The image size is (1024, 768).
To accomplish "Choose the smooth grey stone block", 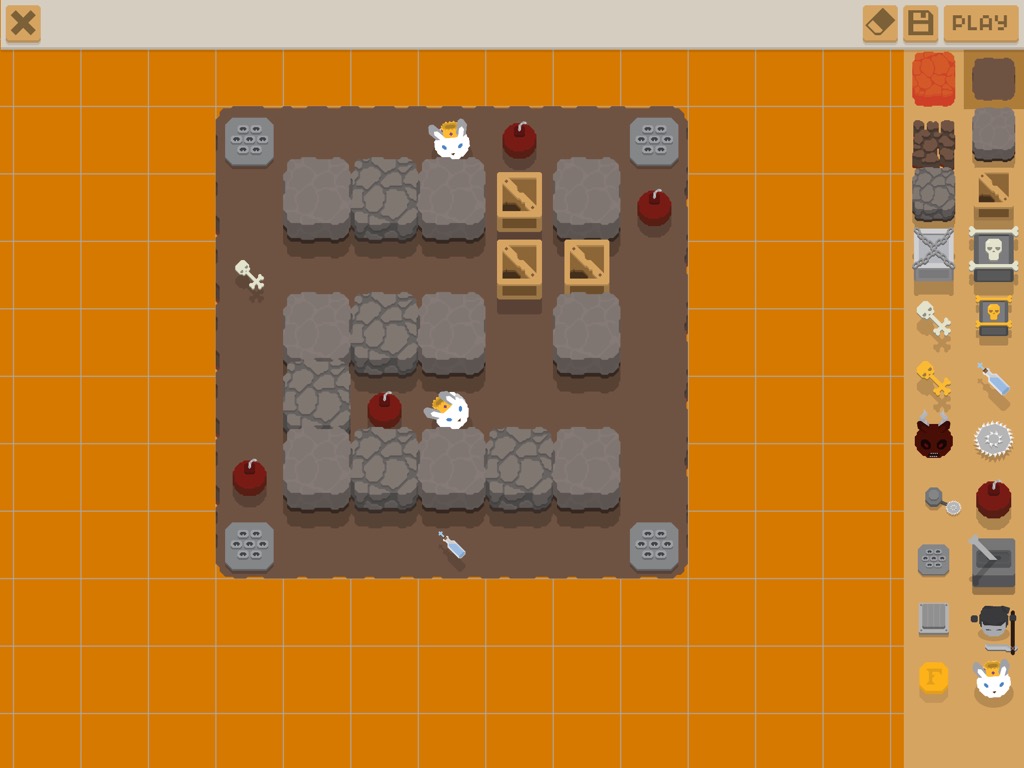I will (x=993, y=134).
